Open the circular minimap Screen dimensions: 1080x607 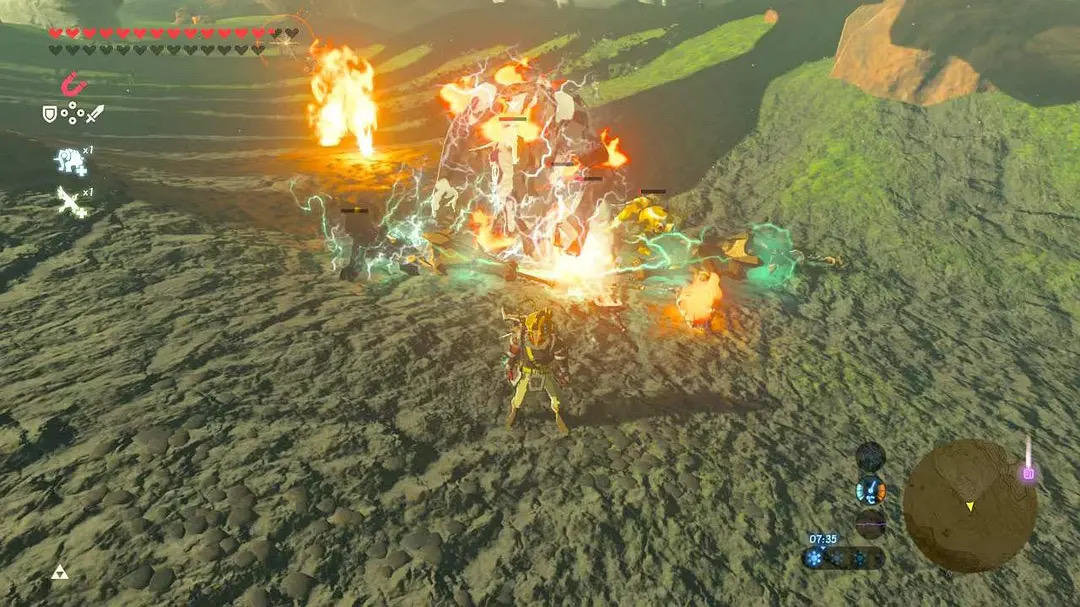point(969,506)
